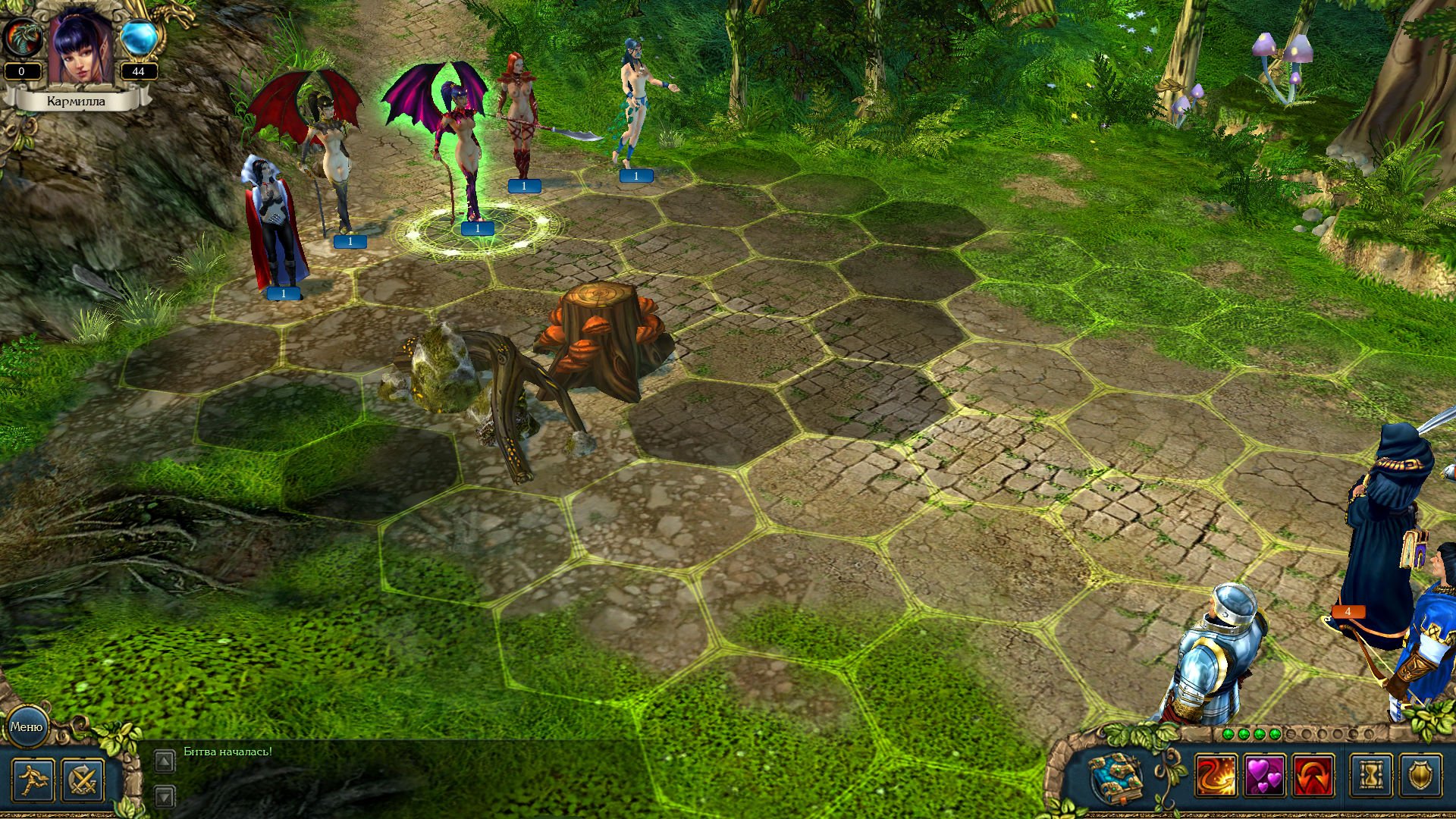
Task: Select the red-caped vampire unit
Action: click(x=273, y=227)
